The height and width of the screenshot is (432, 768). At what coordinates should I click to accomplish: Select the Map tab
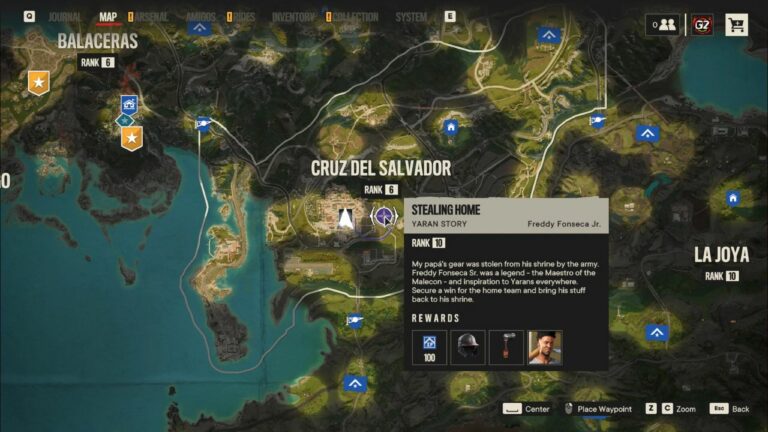pyautogui.click(x=108, y=17)
